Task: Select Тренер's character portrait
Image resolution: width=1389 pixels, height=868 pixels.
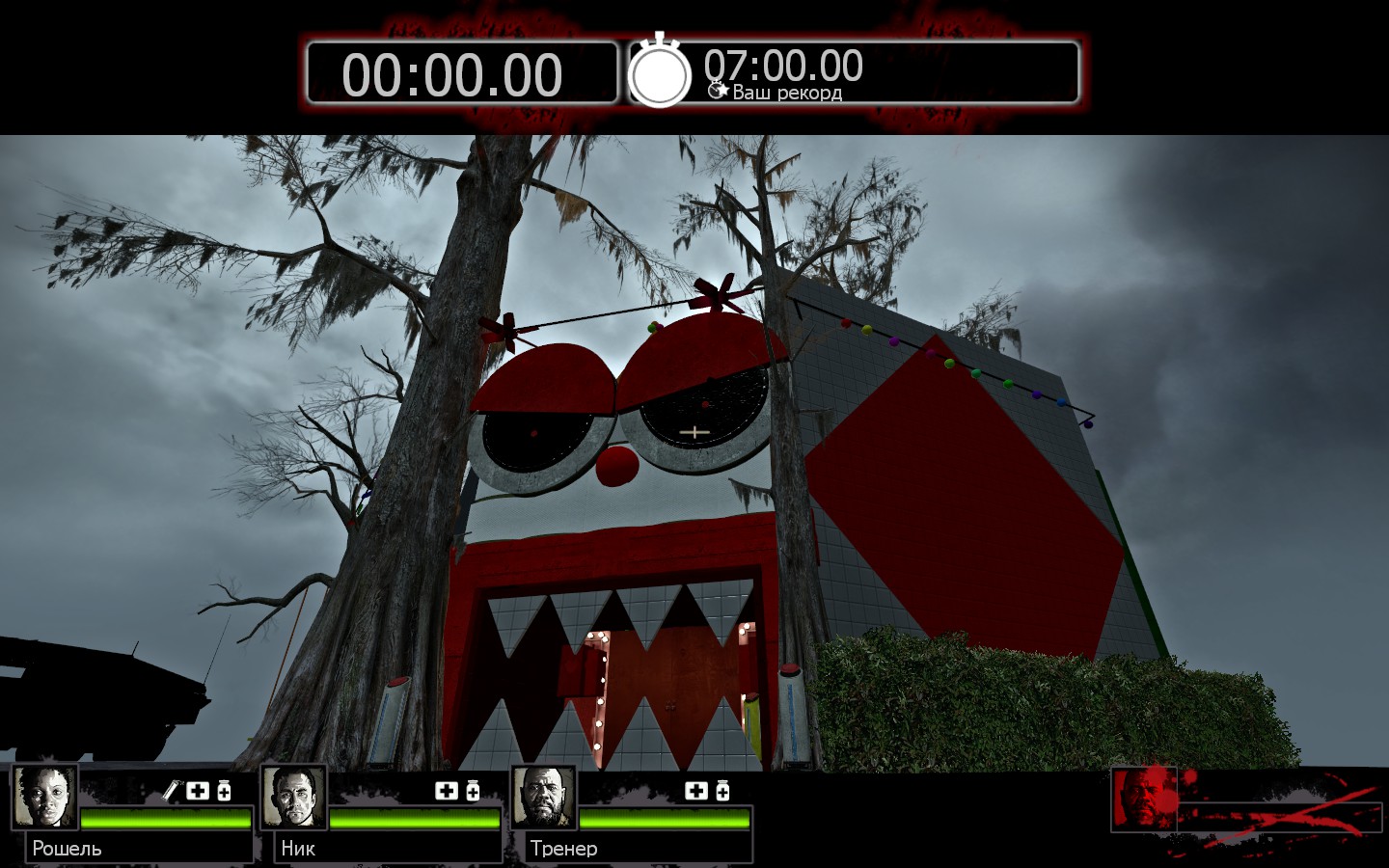Action: pos(543,797)
